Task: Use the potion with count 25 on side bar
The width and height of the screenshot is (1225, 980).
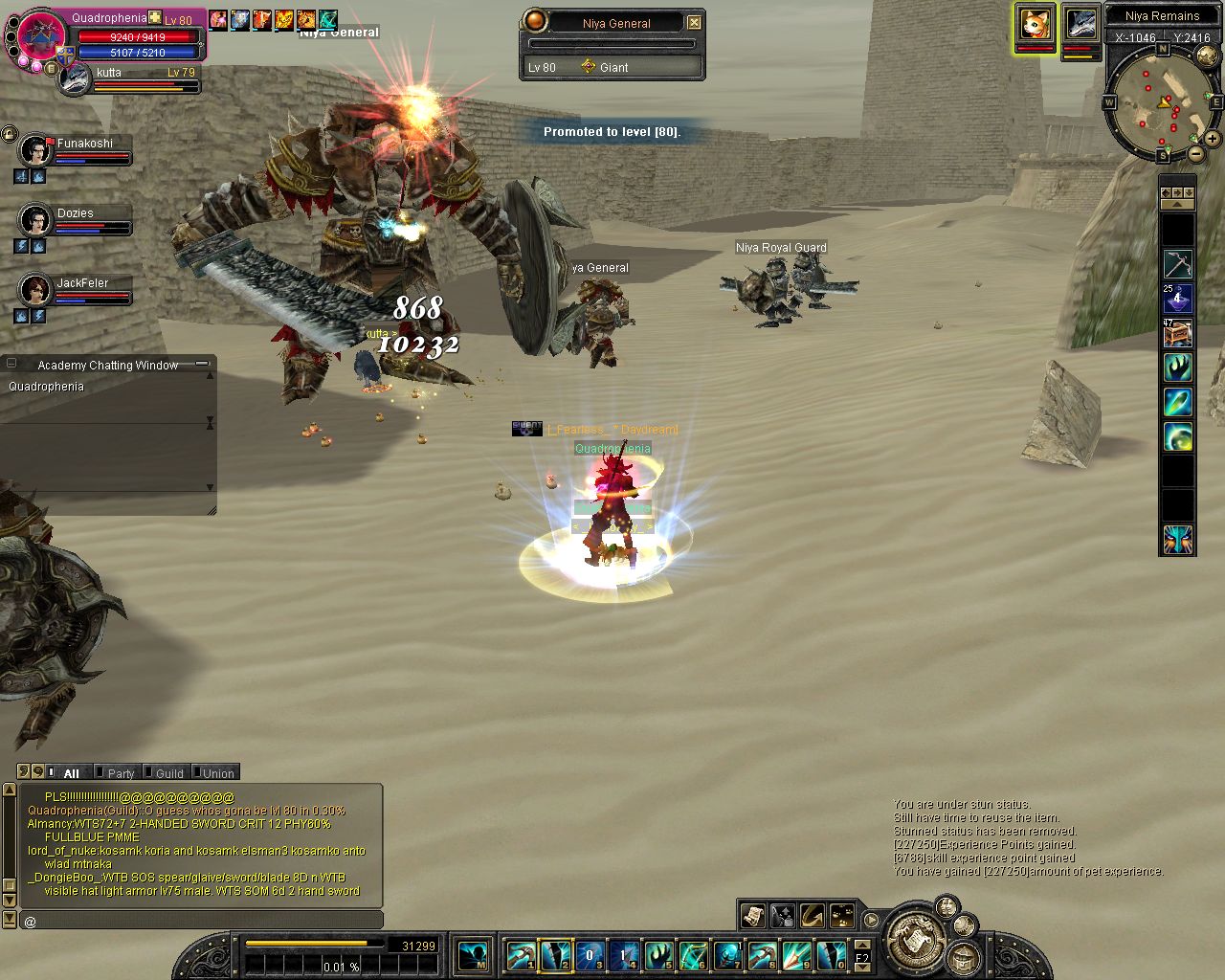Action: pyautogui.click(x=1177, y=299)
